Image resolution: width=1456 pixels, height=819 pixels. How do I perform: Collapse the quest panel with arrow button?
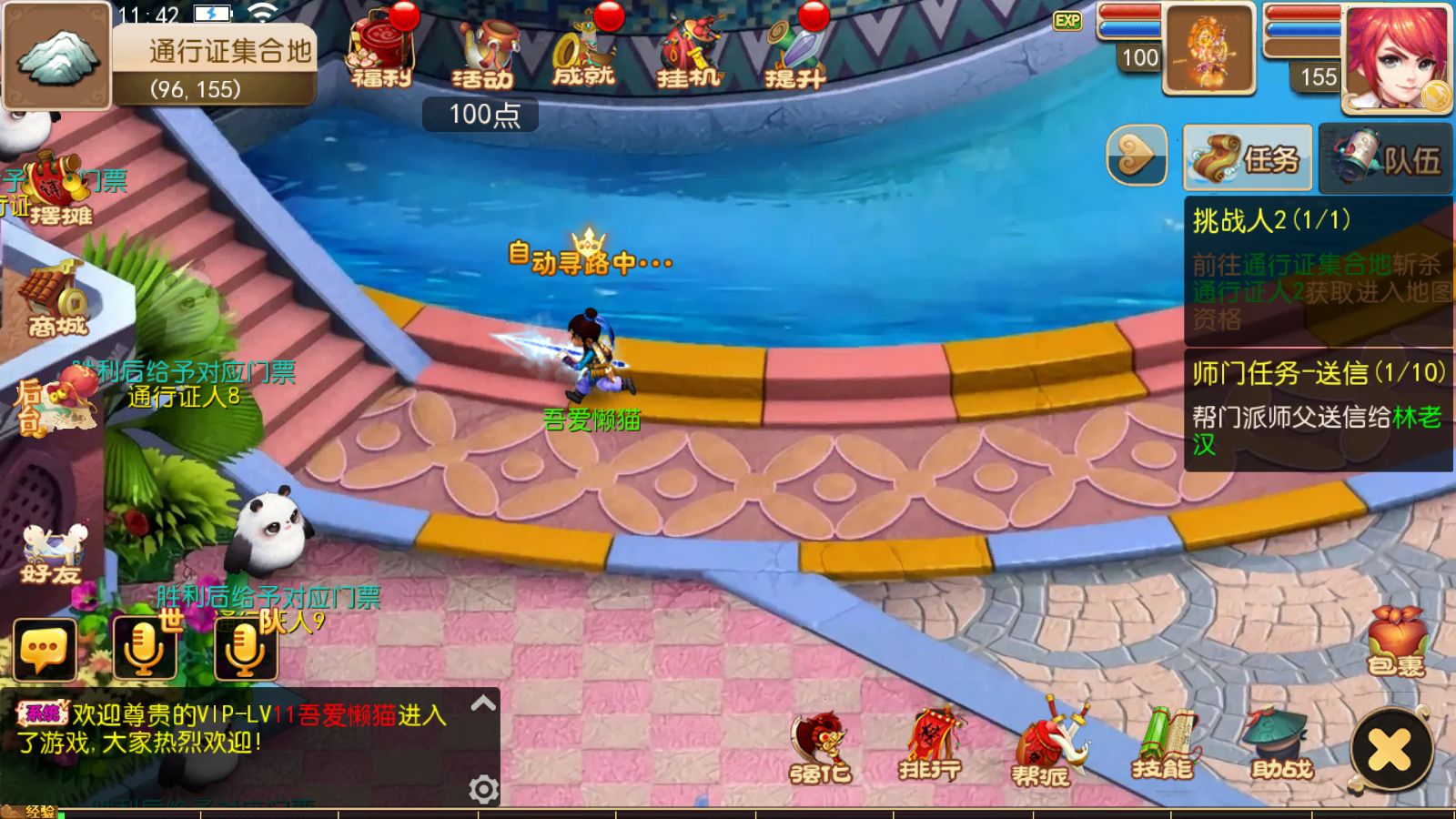click(1137, 156)
